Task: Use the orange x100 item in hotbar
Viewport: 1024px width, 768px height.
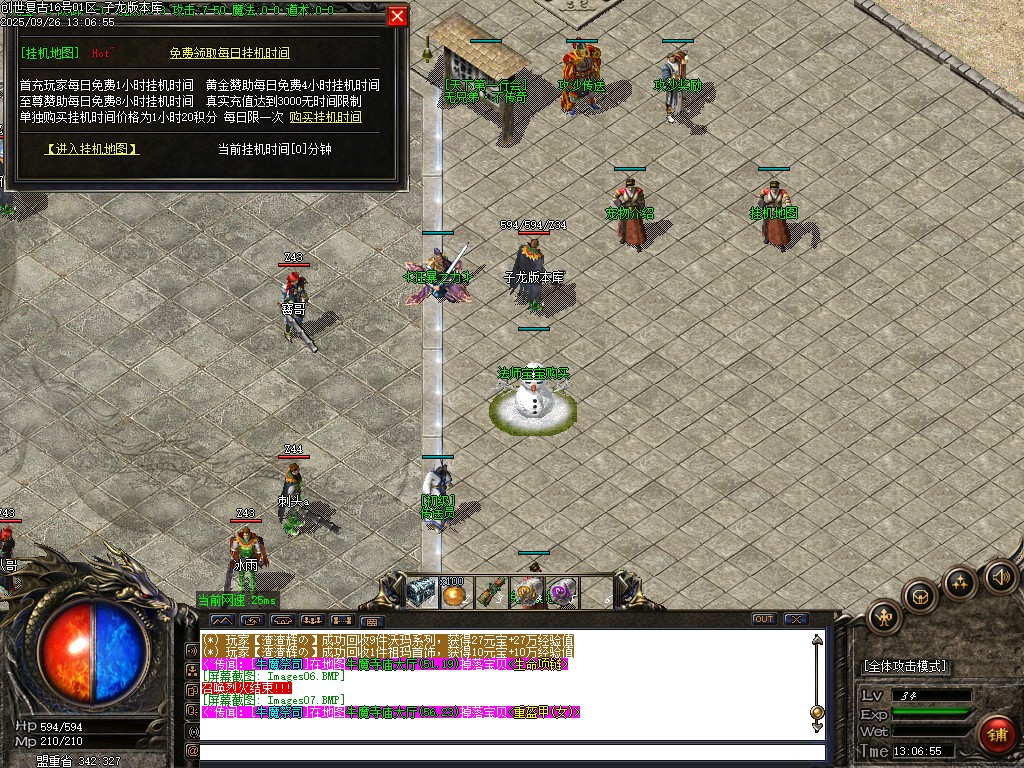Action: click(x=456, y=593)
